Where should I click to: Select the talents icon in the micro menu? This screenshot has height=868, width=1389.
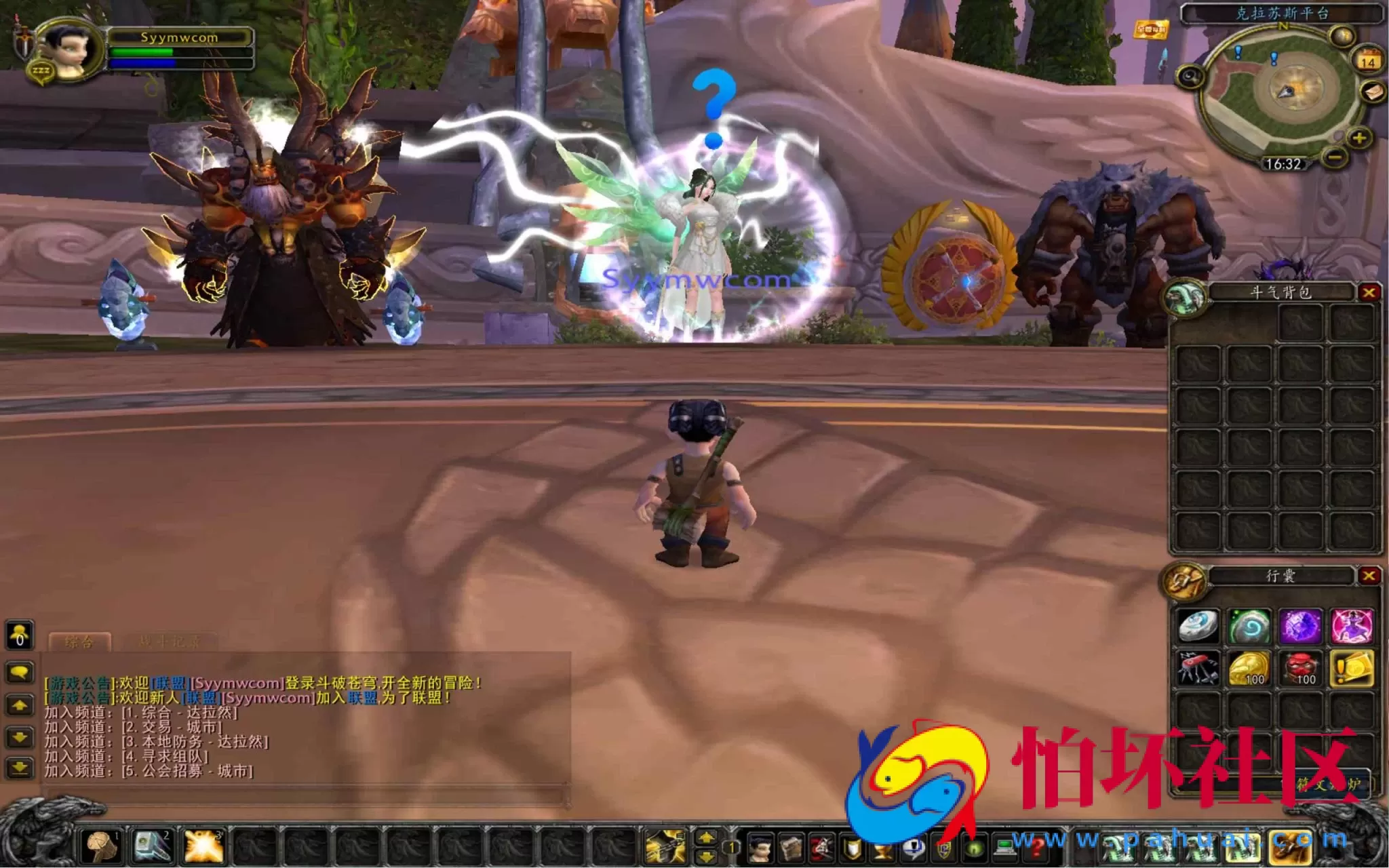tap(821, 848)
